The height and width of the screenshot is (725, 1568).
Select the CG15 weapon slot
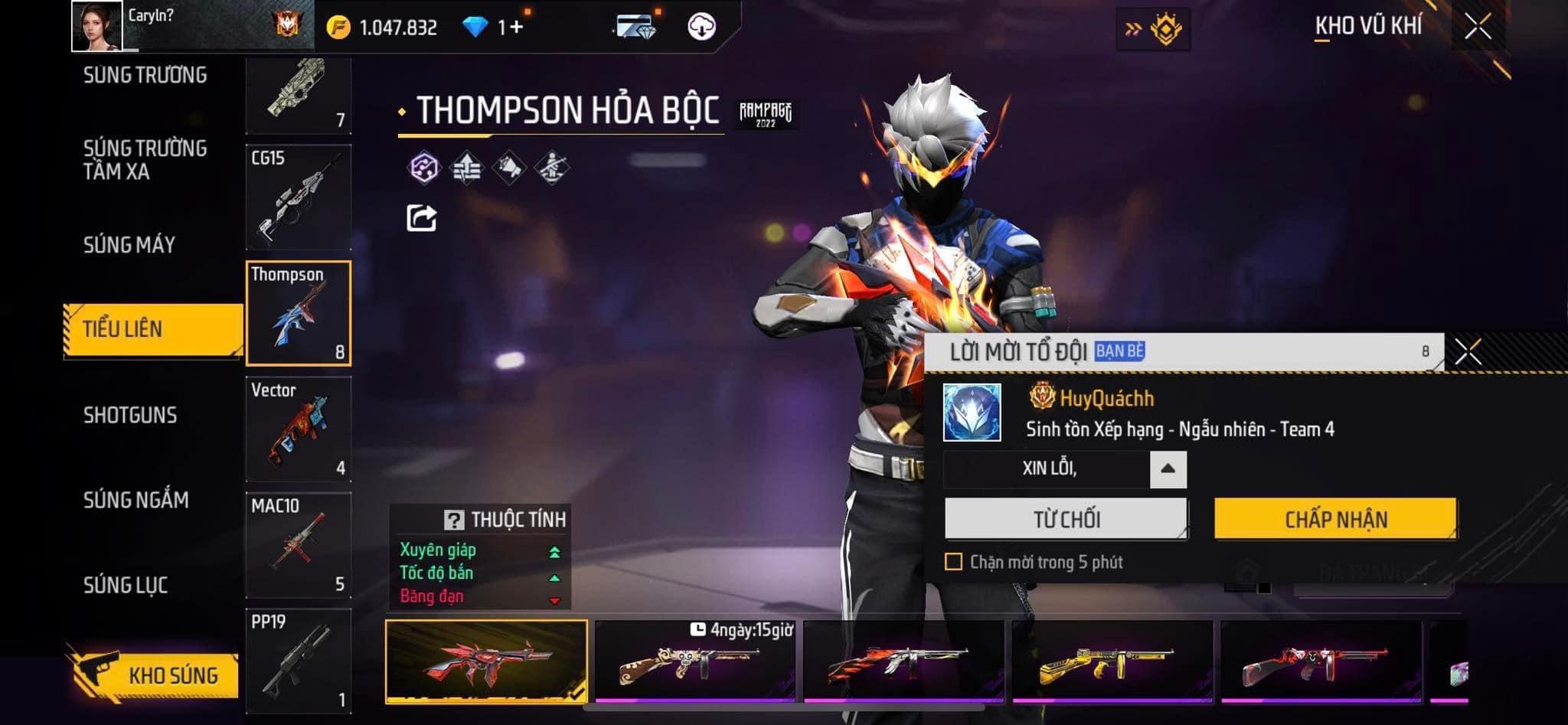pos(299,198)
